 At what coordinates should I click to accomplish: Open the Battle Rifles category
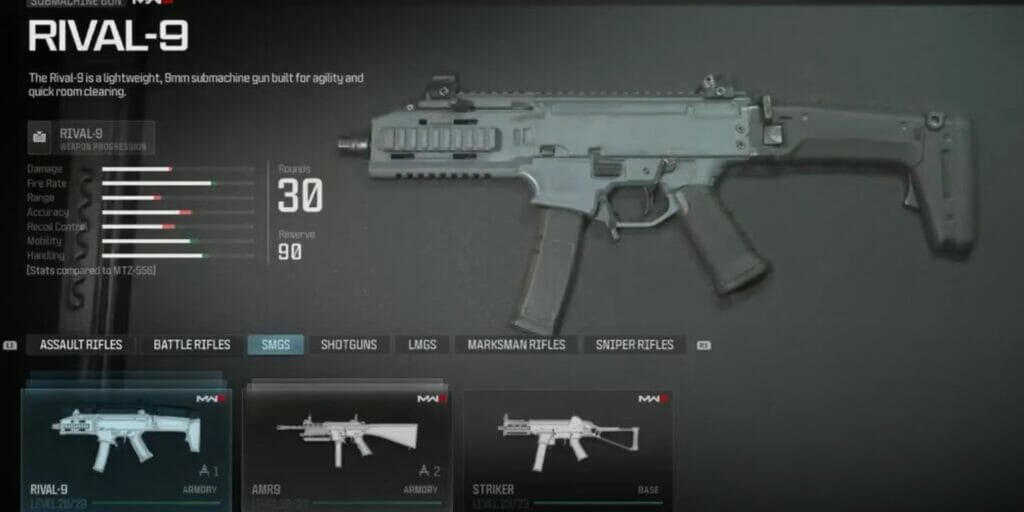pyautogui.click(x=192, y=345)
